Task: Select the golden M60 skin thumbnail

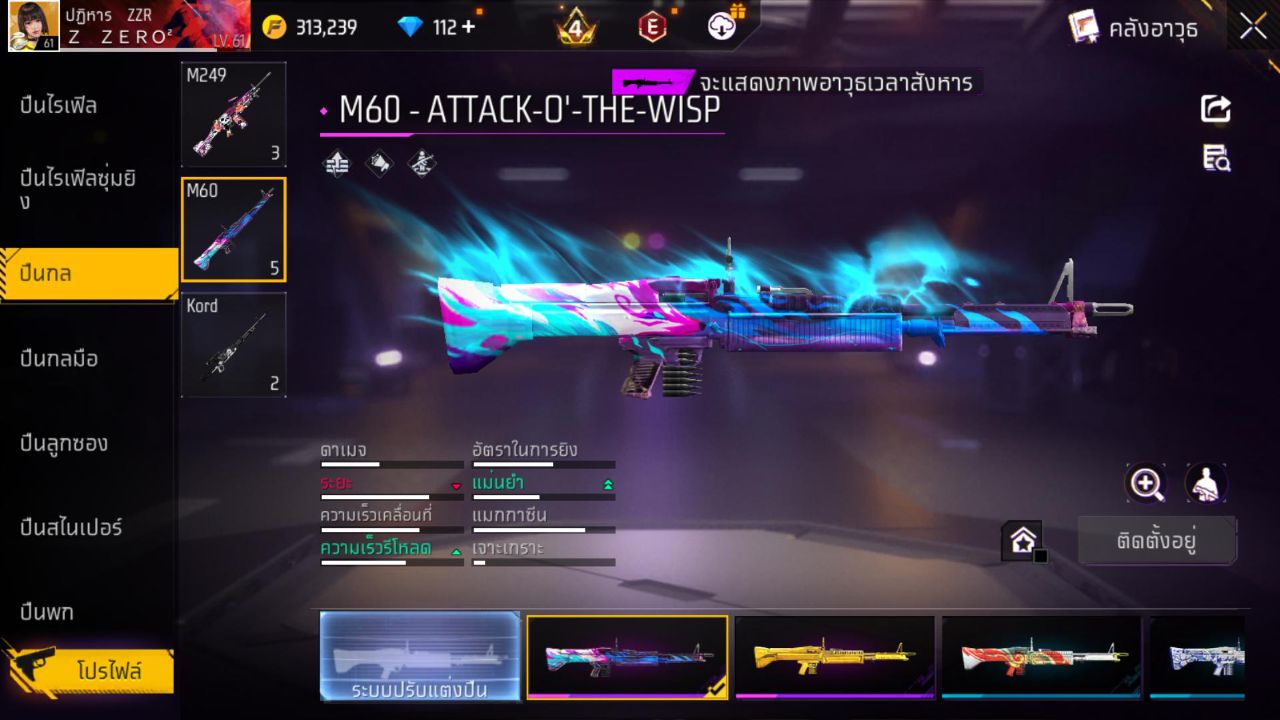Action: coord(834,657)
